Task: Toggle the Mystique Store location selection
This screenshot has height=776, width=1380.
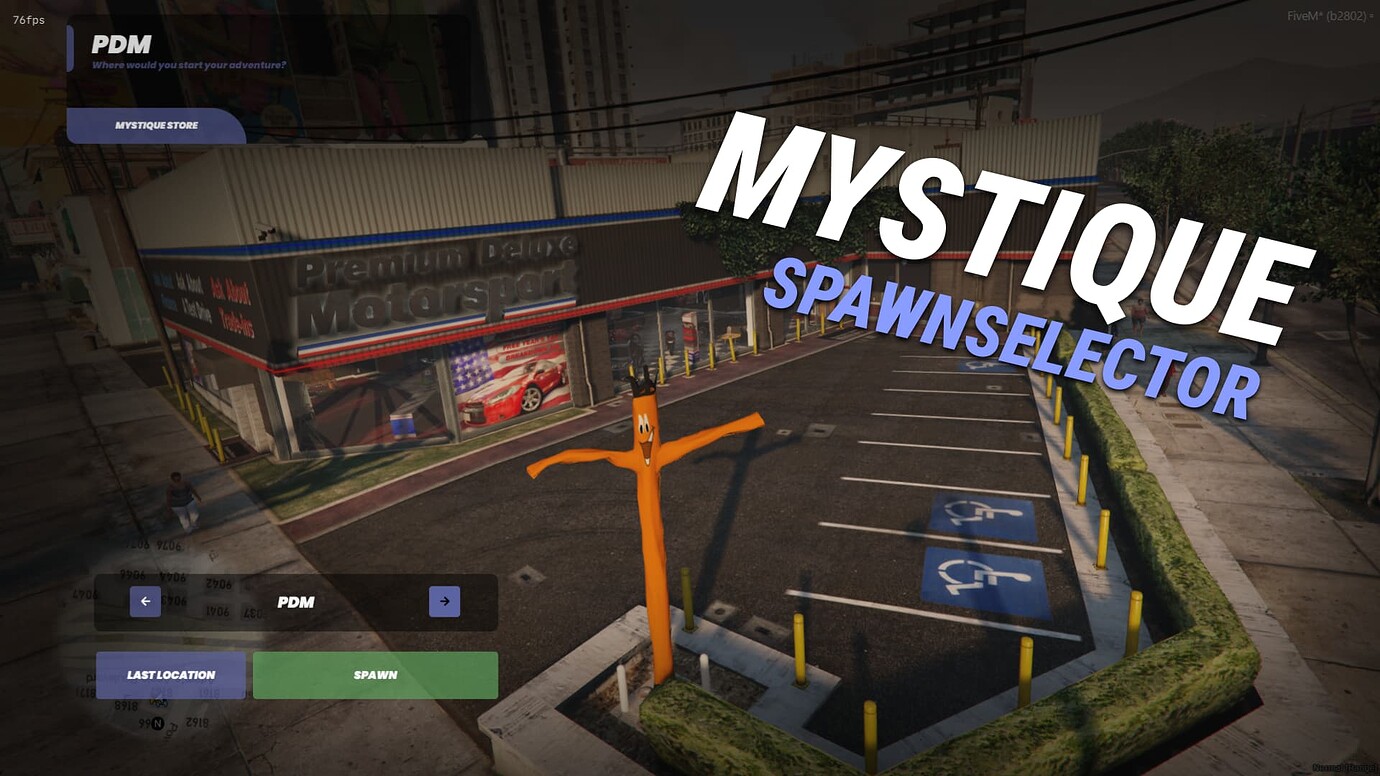Action: [155, 125]
